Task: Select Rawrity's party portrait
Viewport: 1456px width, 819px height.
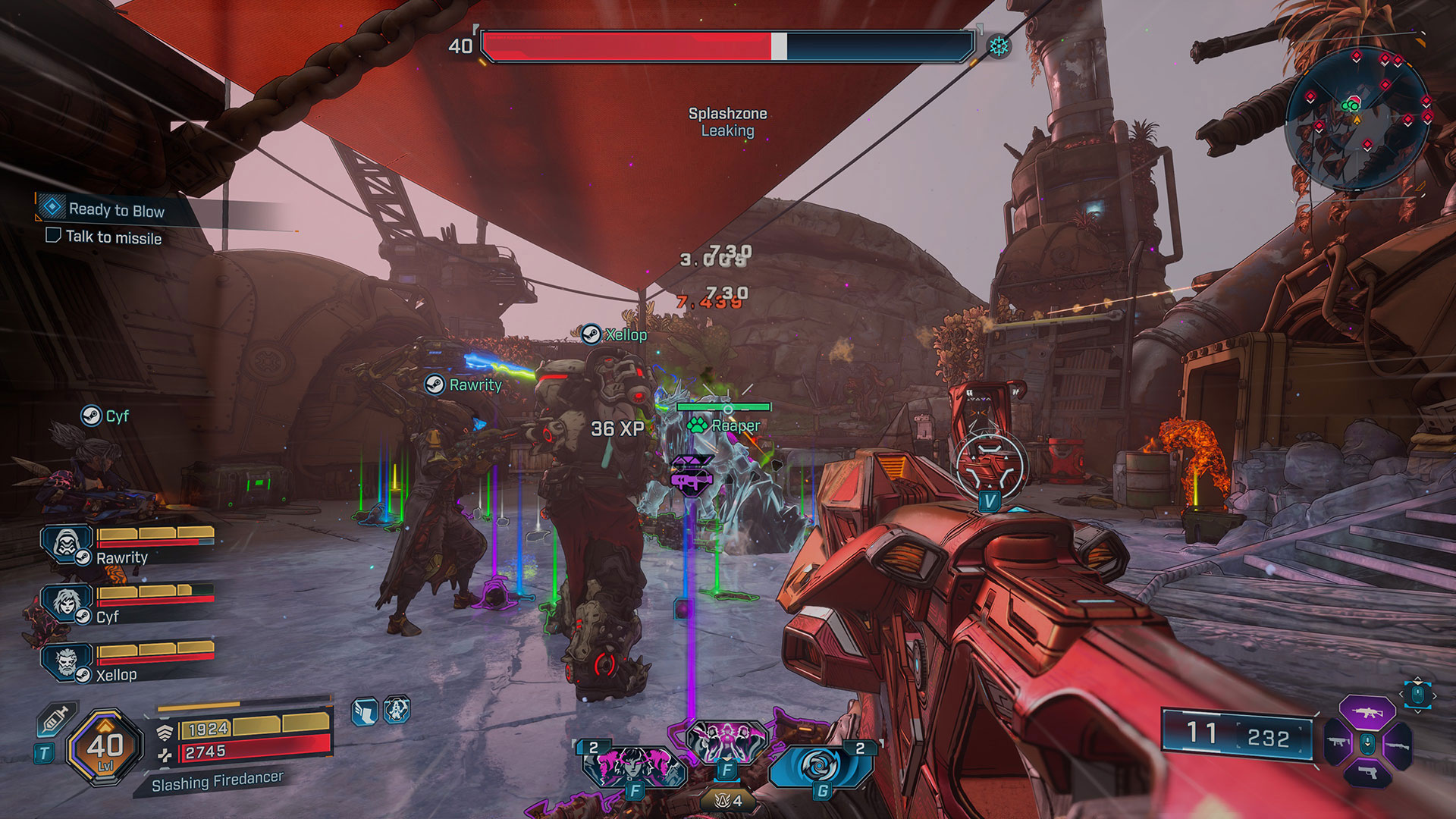Action: (67, 544)
